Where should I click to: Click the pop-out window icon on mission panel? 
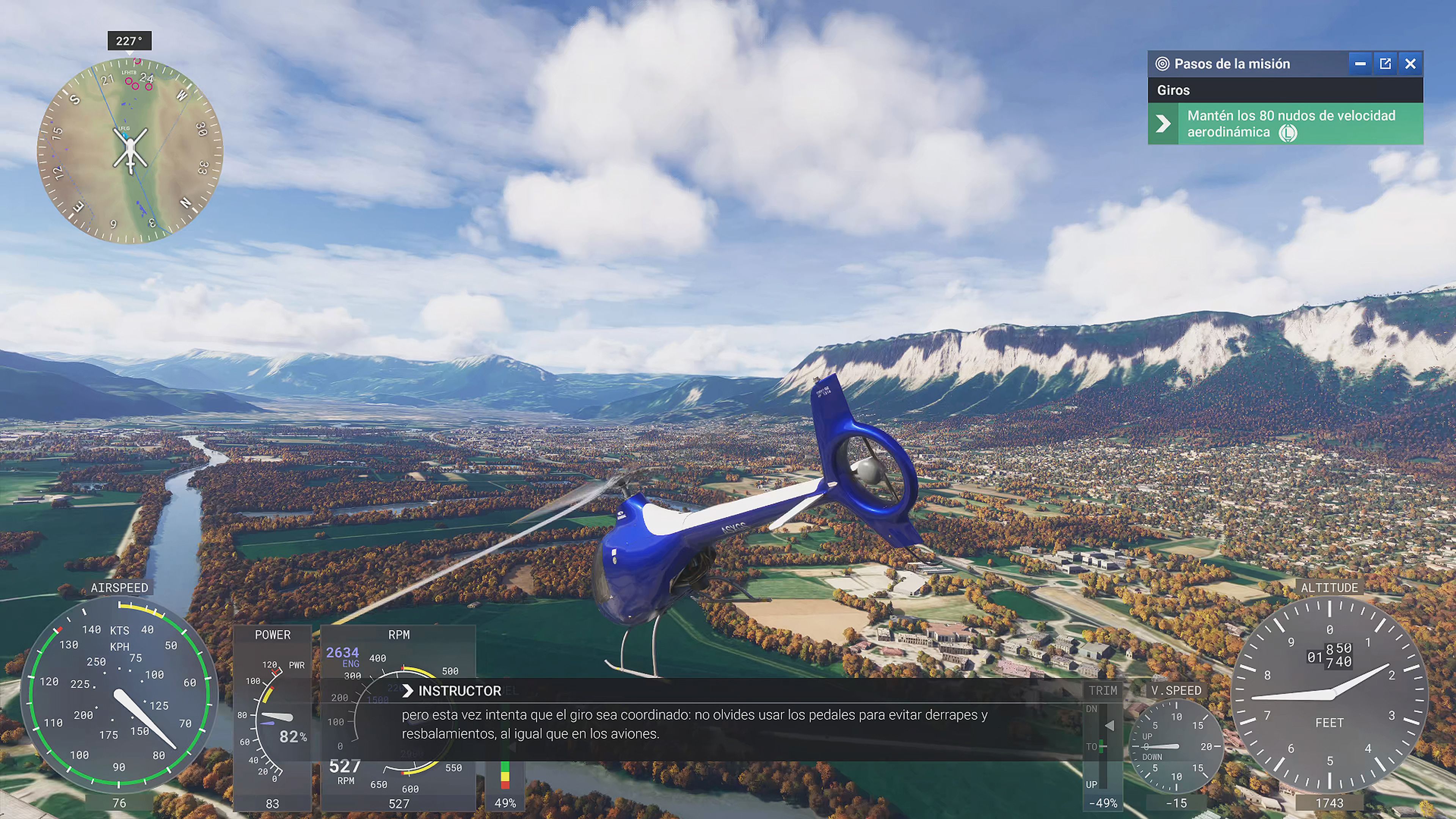1385,64
